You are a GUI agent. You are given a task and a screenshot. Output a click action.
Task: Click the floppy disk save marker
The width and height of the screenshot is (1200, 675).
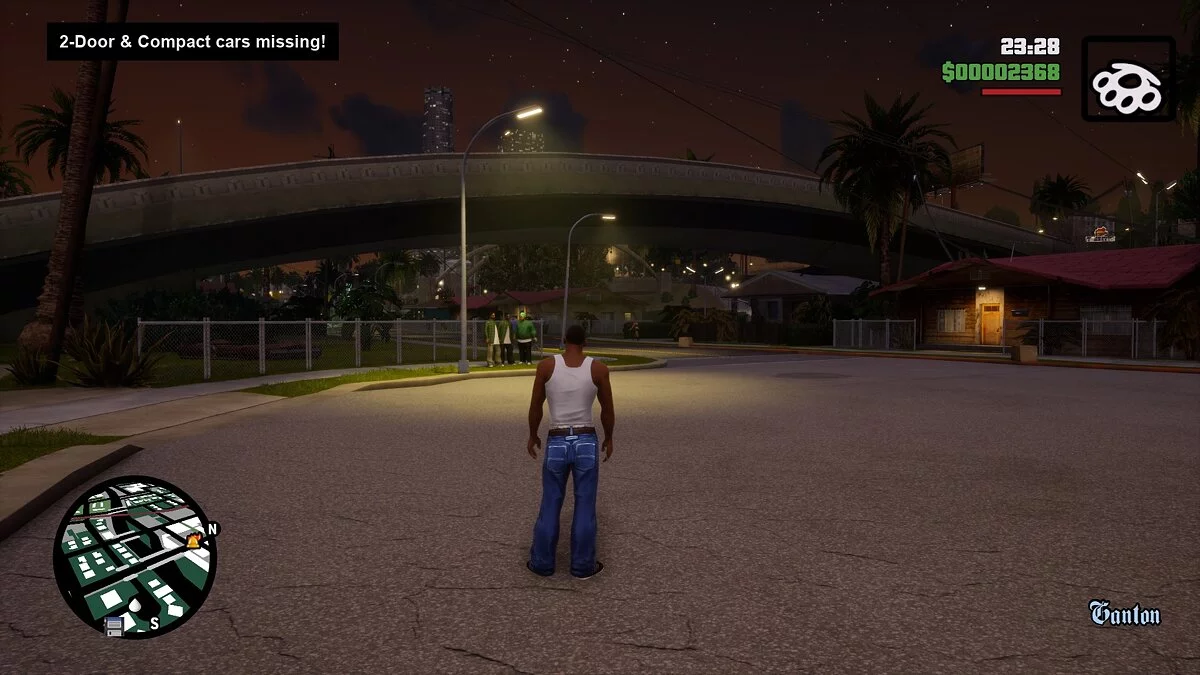114,625
